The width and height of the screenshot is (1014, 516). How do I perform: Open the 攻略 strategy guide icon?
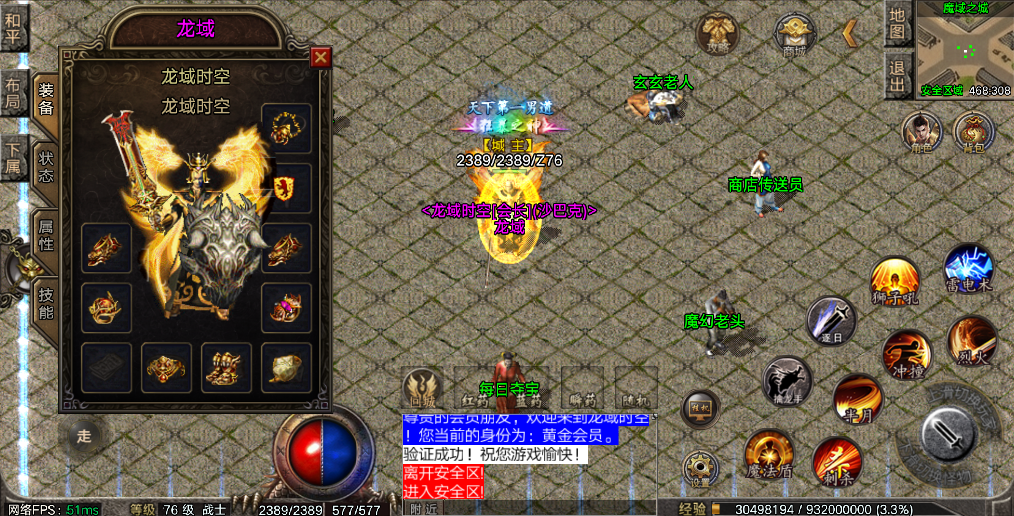coord(716,32)
